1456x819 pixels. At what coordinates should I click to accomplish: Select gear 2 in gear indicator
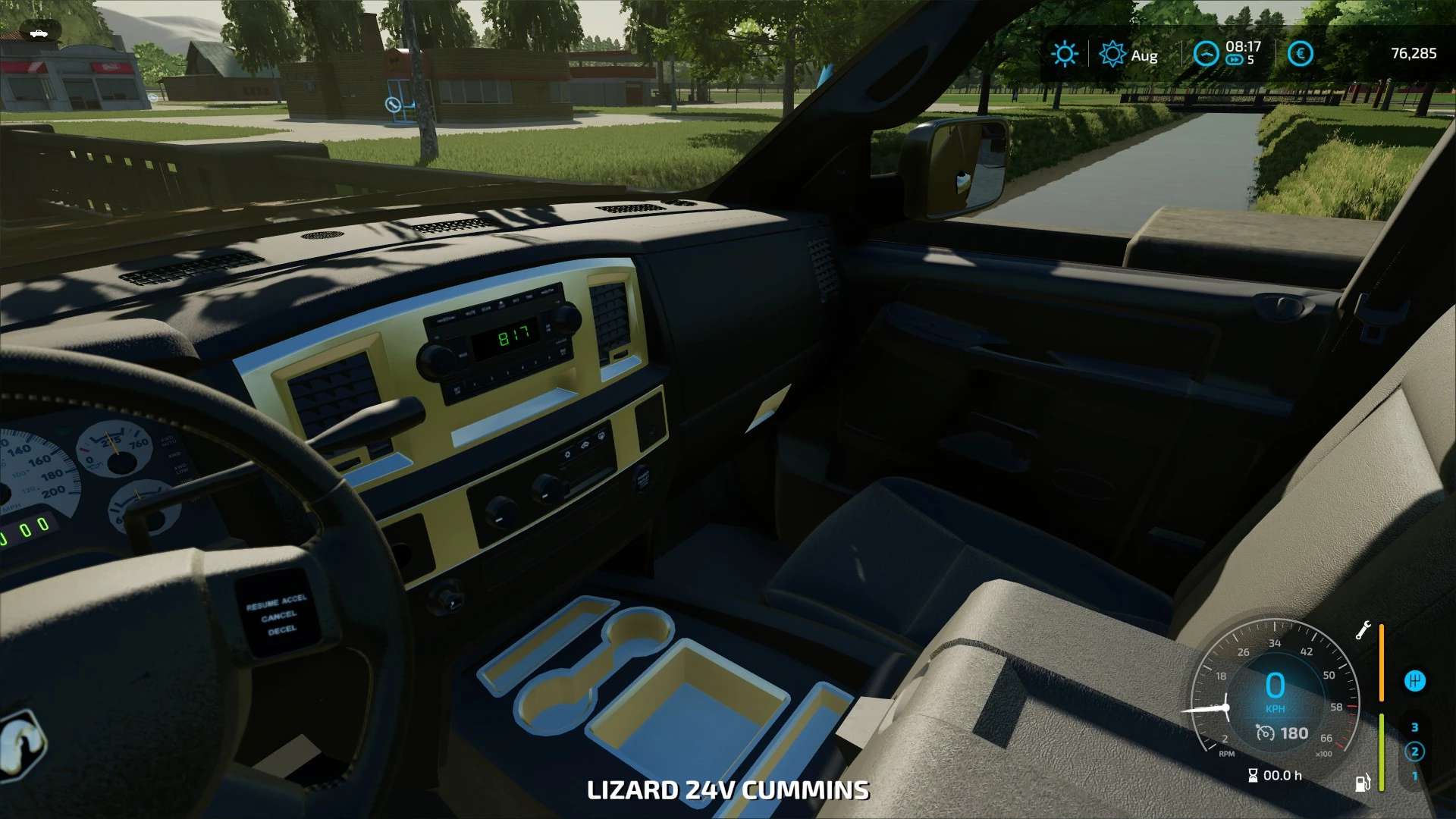1414,752
